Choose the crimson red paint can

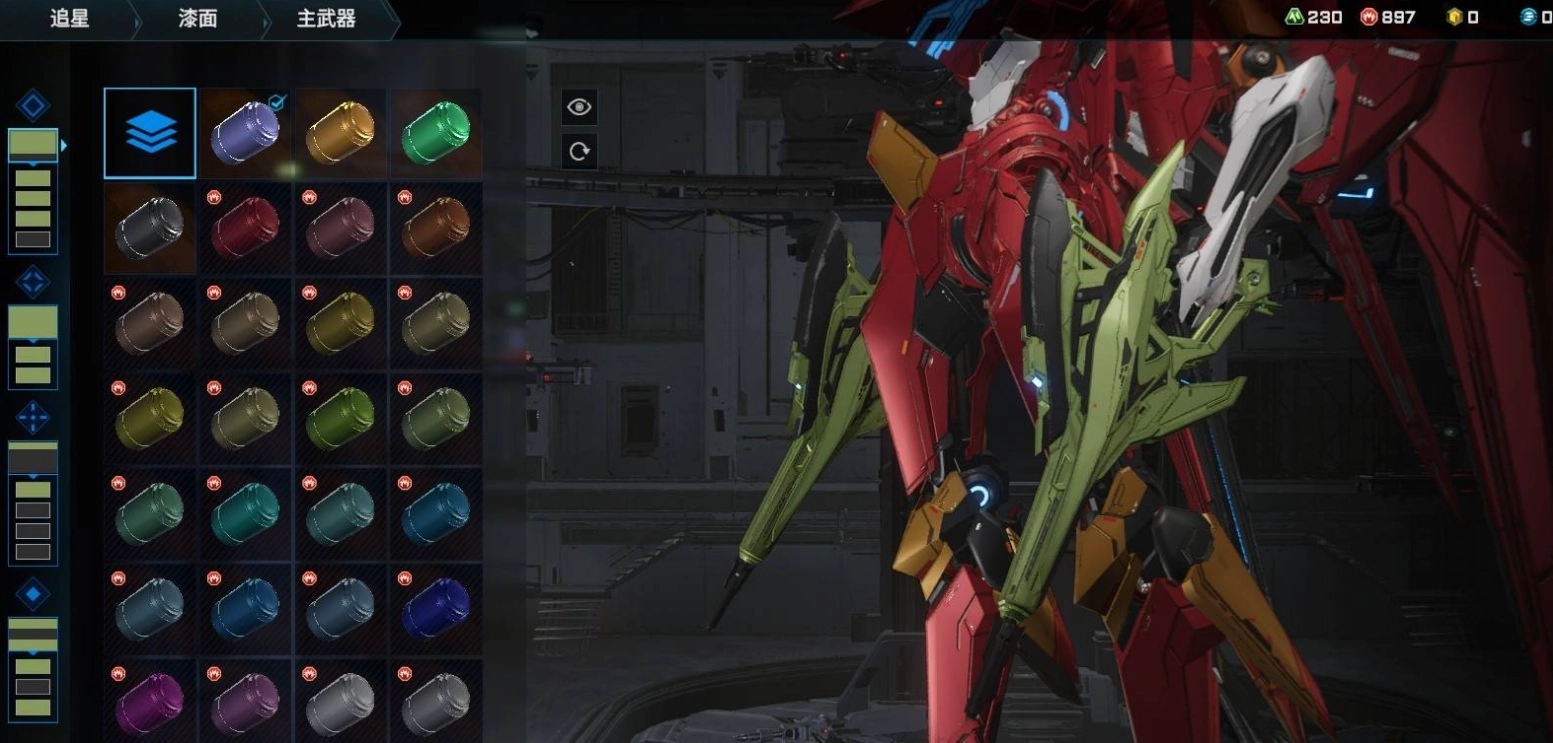[x=245, y=228]
